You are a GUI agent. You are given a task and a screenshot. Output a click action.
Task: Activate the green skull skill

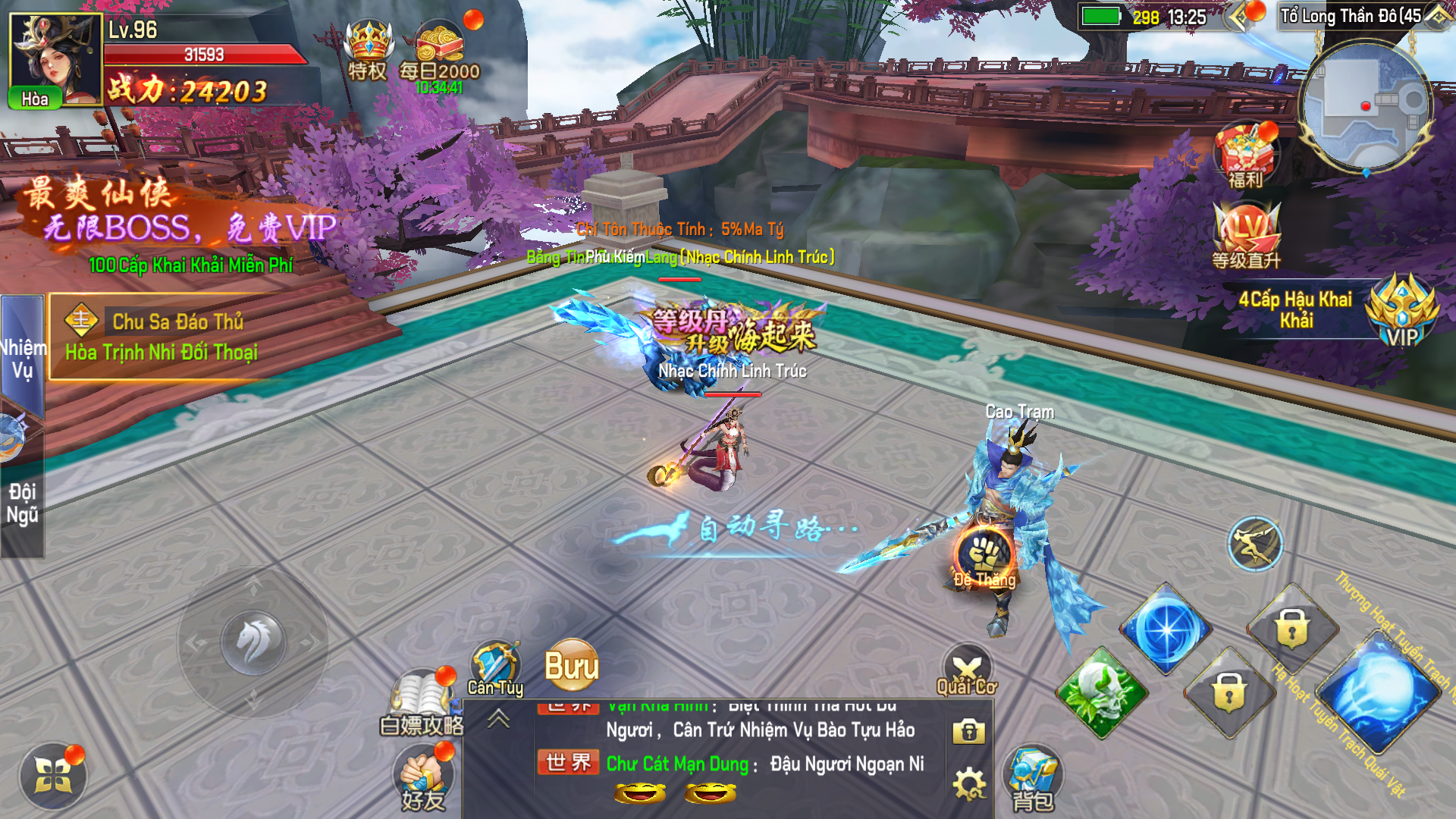tap(1102, 692)
